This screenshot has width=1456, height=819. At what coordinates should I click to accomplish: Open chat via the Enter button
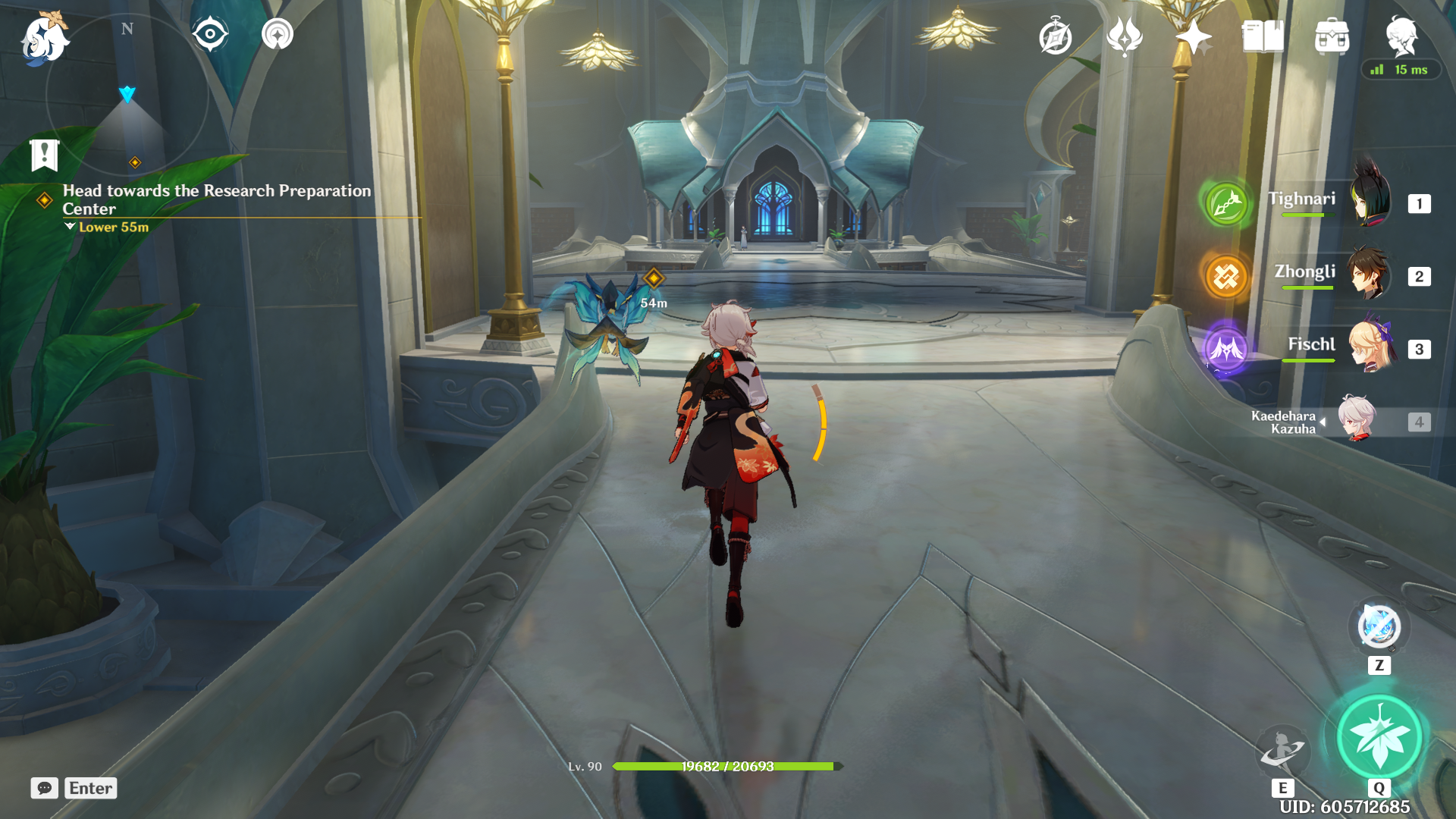point(90,788)
